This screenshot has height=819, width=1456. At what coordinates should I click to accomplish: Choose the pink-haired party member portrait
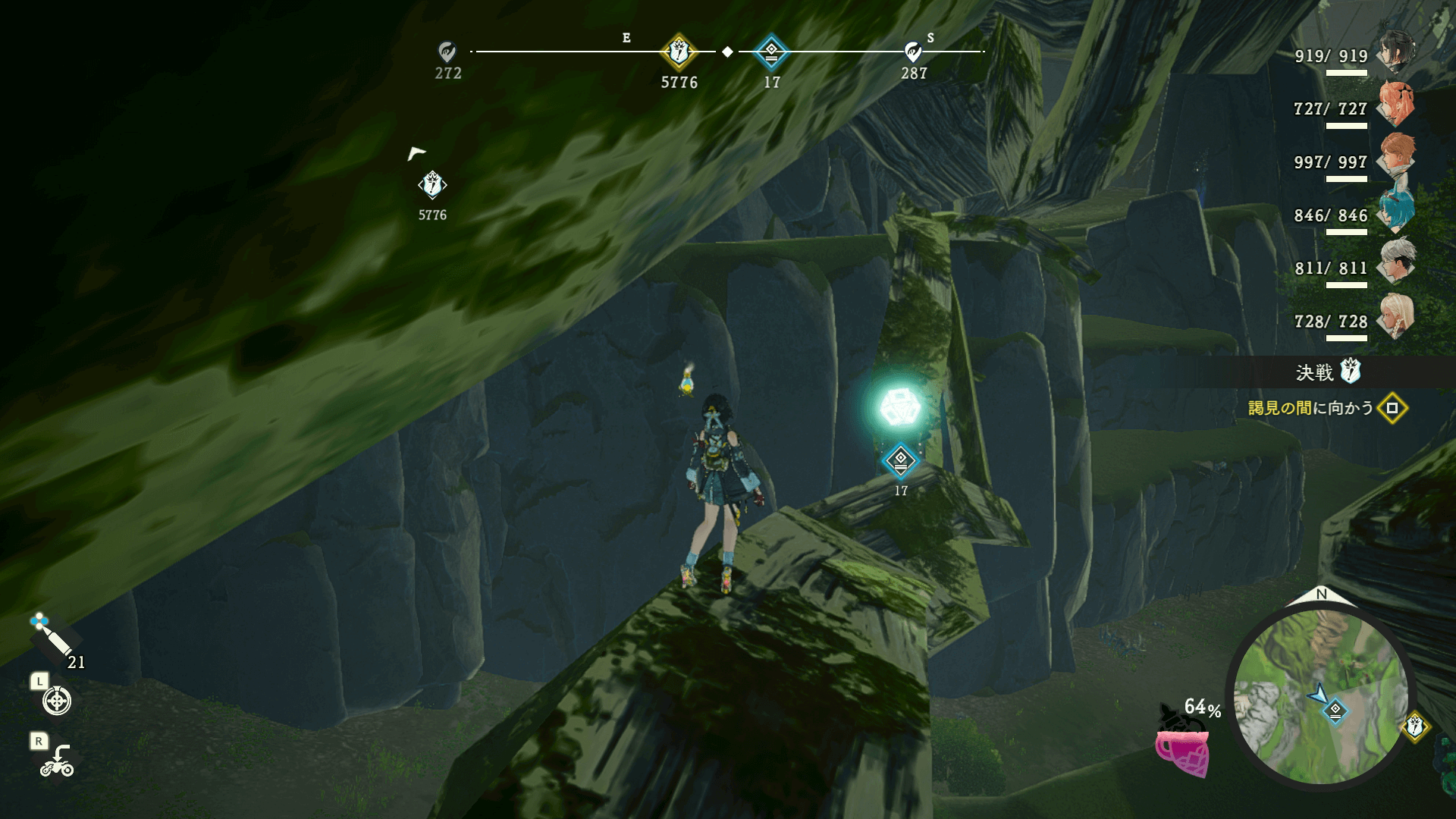point(1396,105)
